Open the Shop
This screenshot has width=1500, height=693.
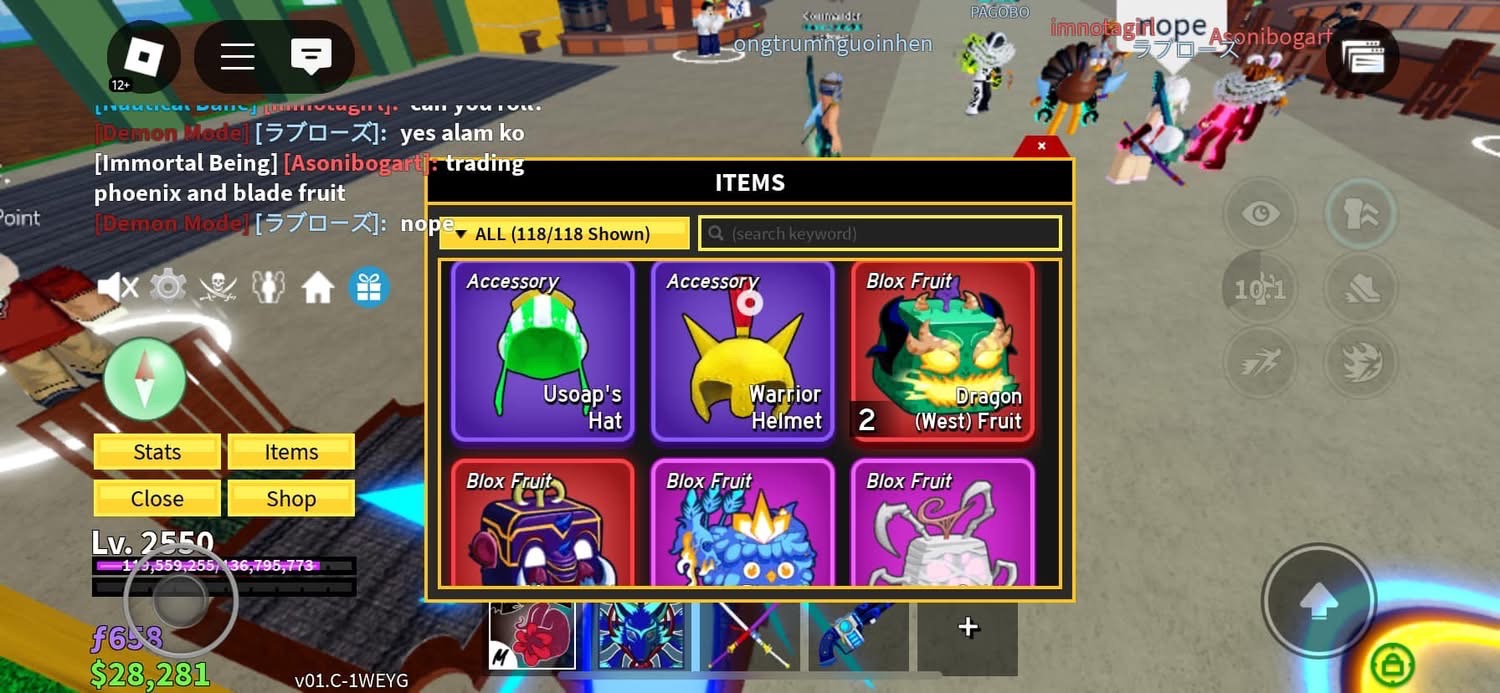(291, 499)
